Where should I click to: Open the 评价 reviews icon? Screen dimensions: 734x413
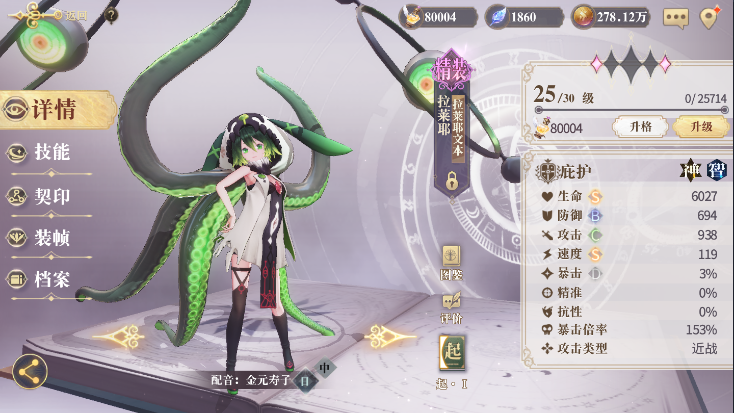451,305
